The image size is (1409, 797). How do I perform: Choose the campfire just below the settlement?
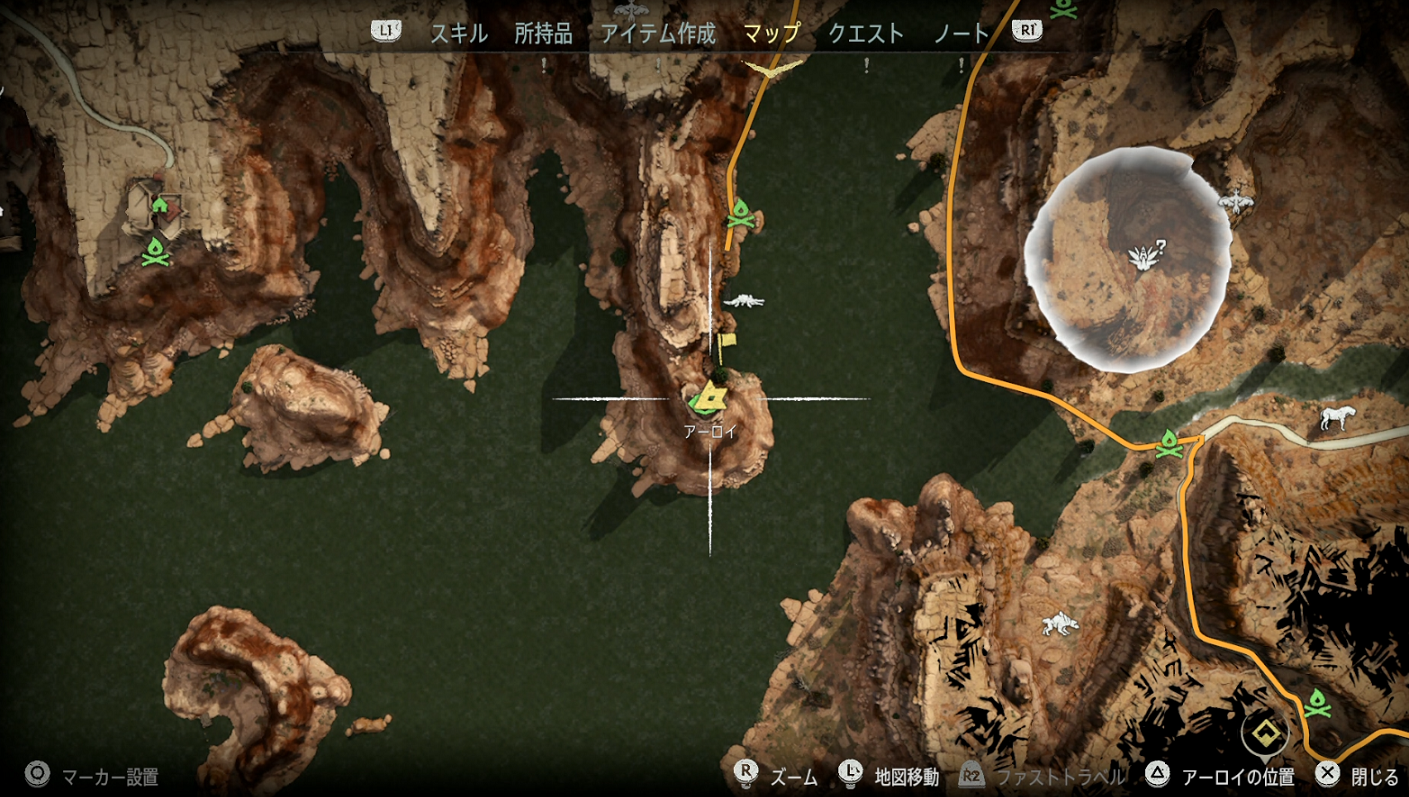(x=154, y=249)
